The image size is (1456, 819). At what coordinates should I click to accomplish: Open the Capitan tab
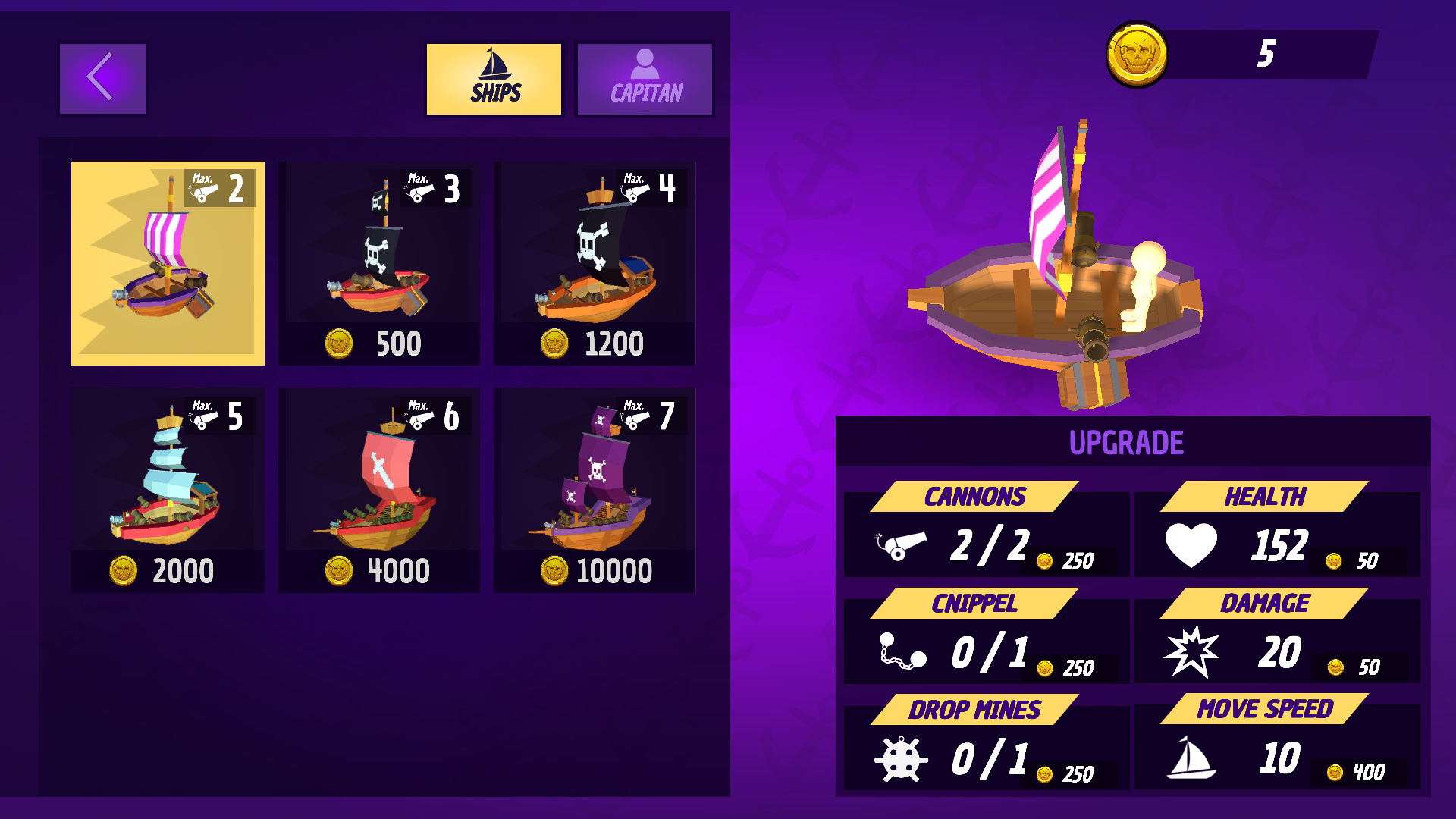(645, 79)
